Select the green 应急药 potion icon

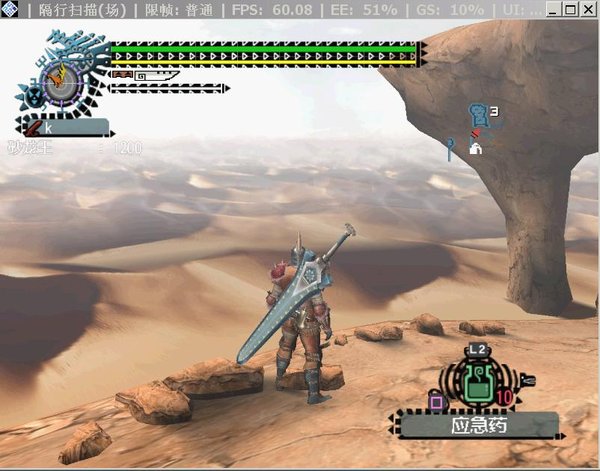pyautogui.click(x=480, y=382)
